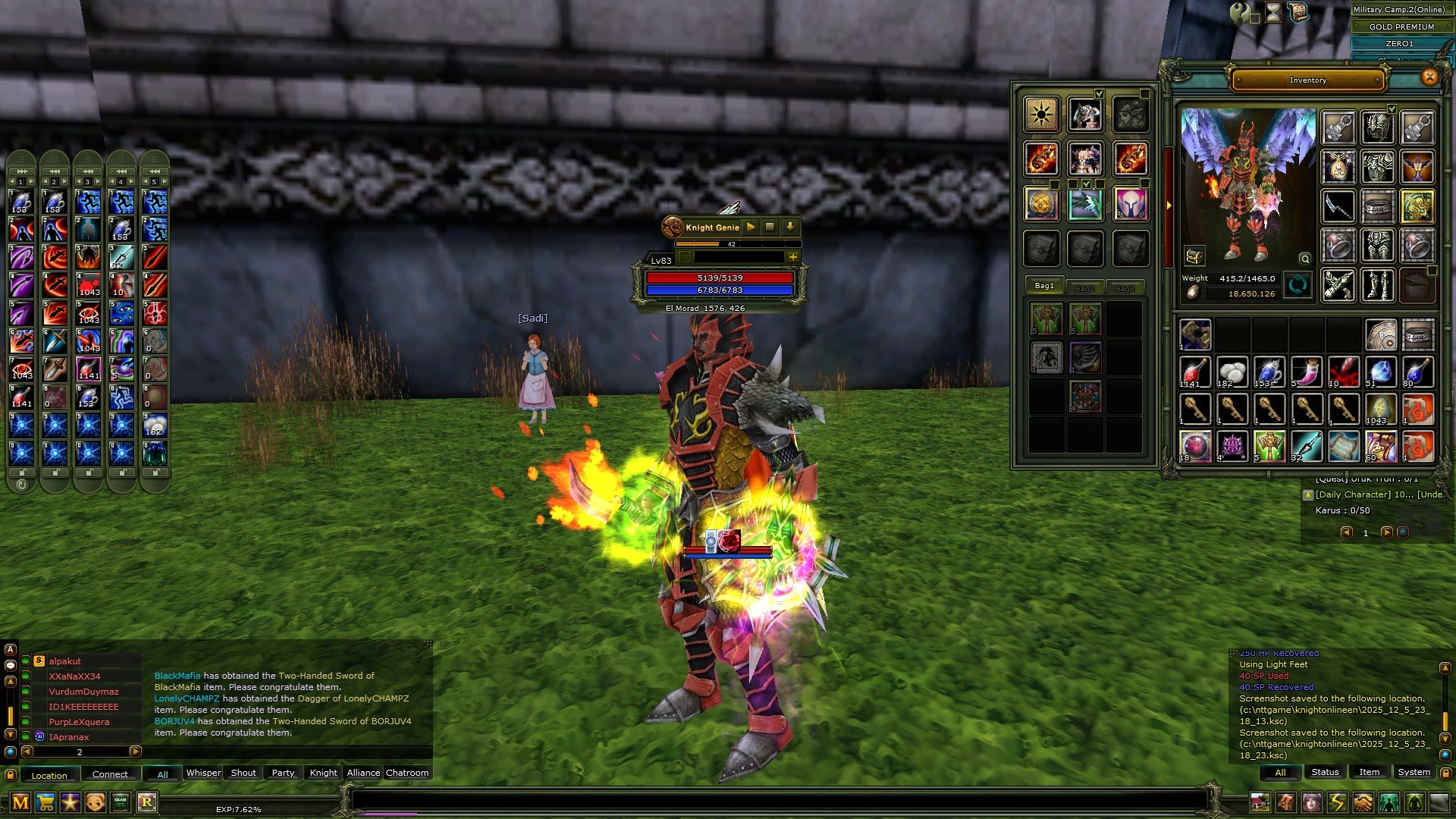Close the Inventory window

coord(1429,77)
